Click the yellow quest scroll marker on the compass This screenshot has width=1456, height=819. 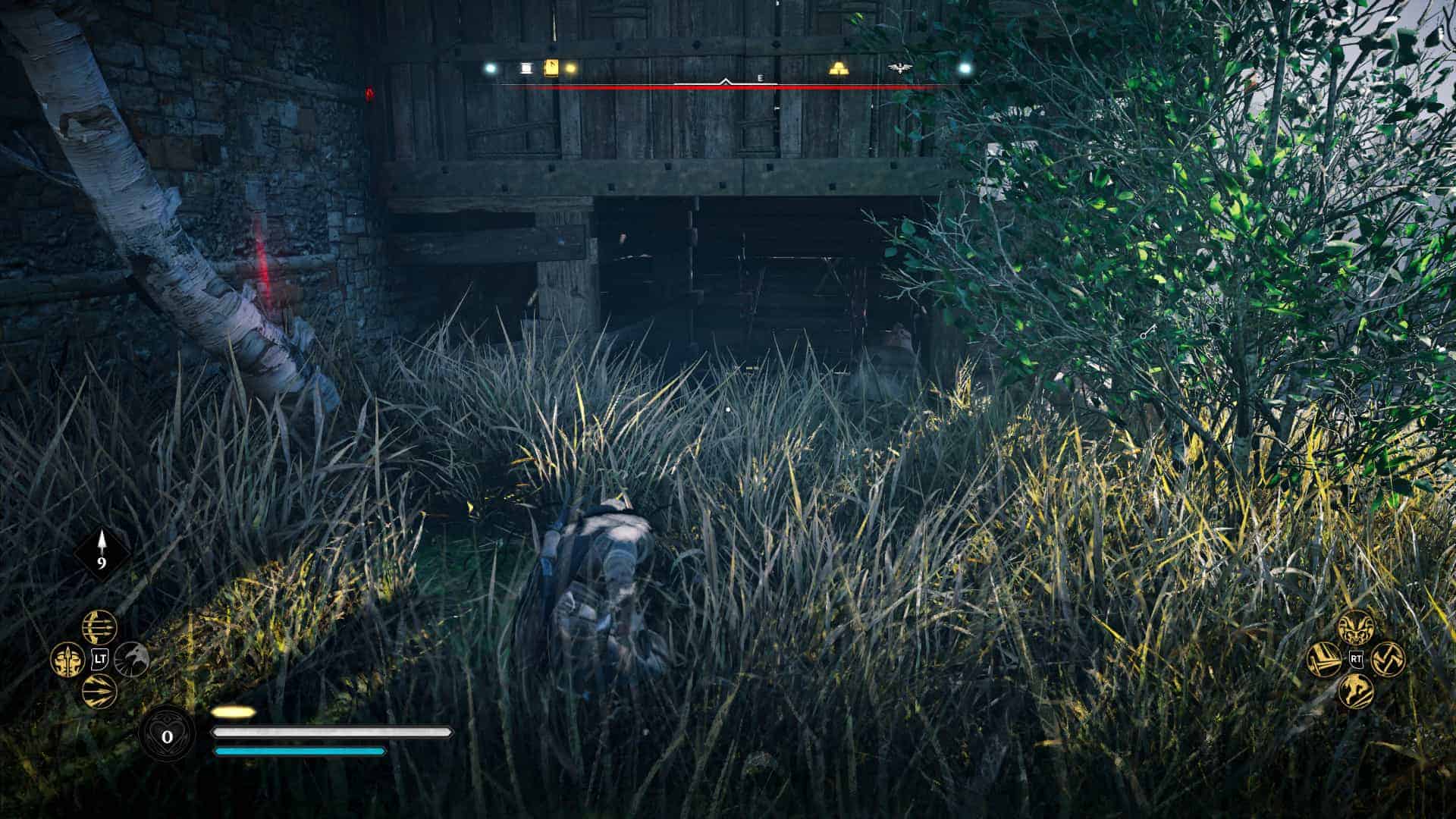[x=551, y=67]
